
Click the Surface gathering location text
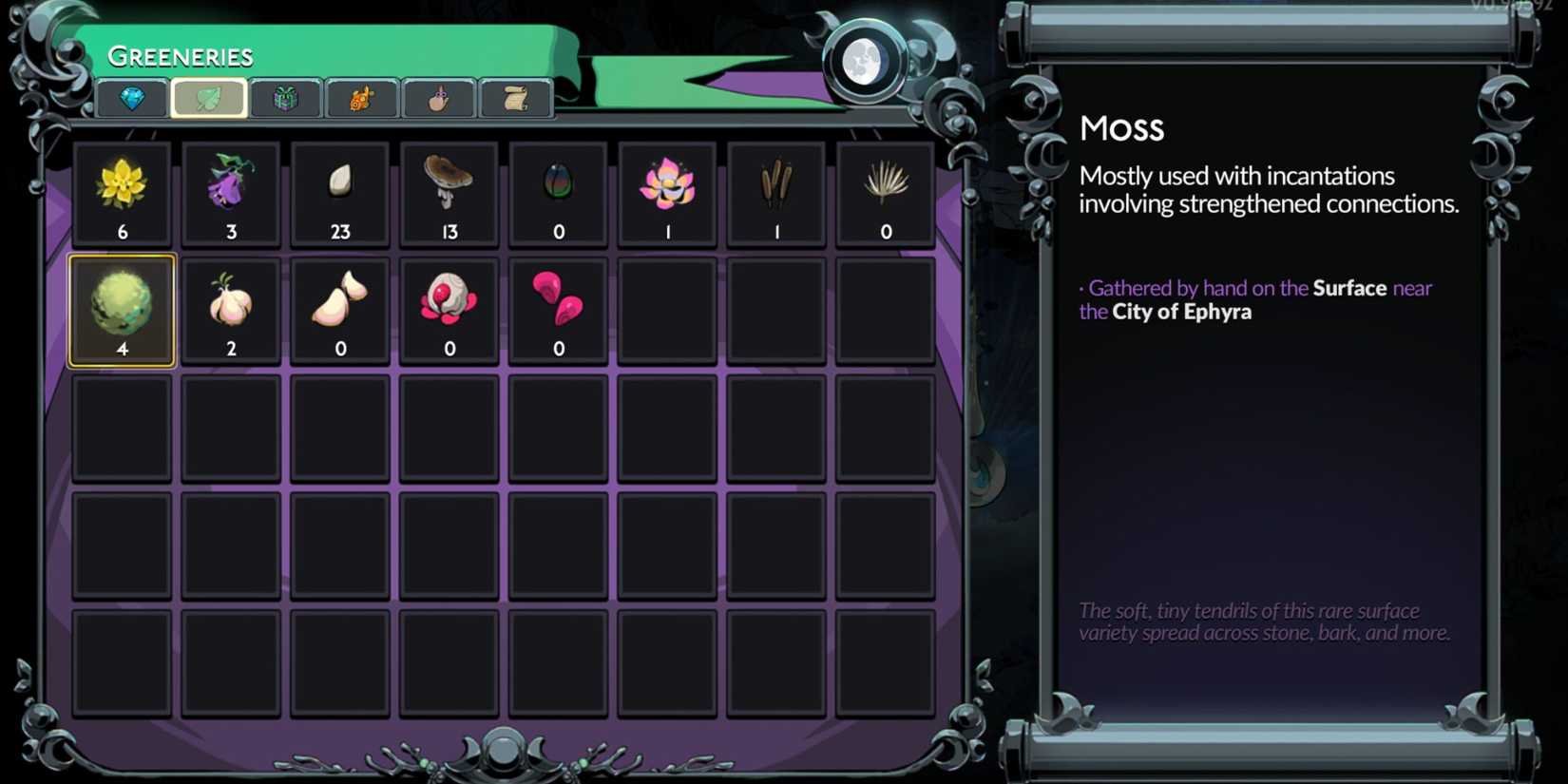tap(1348, 288)
